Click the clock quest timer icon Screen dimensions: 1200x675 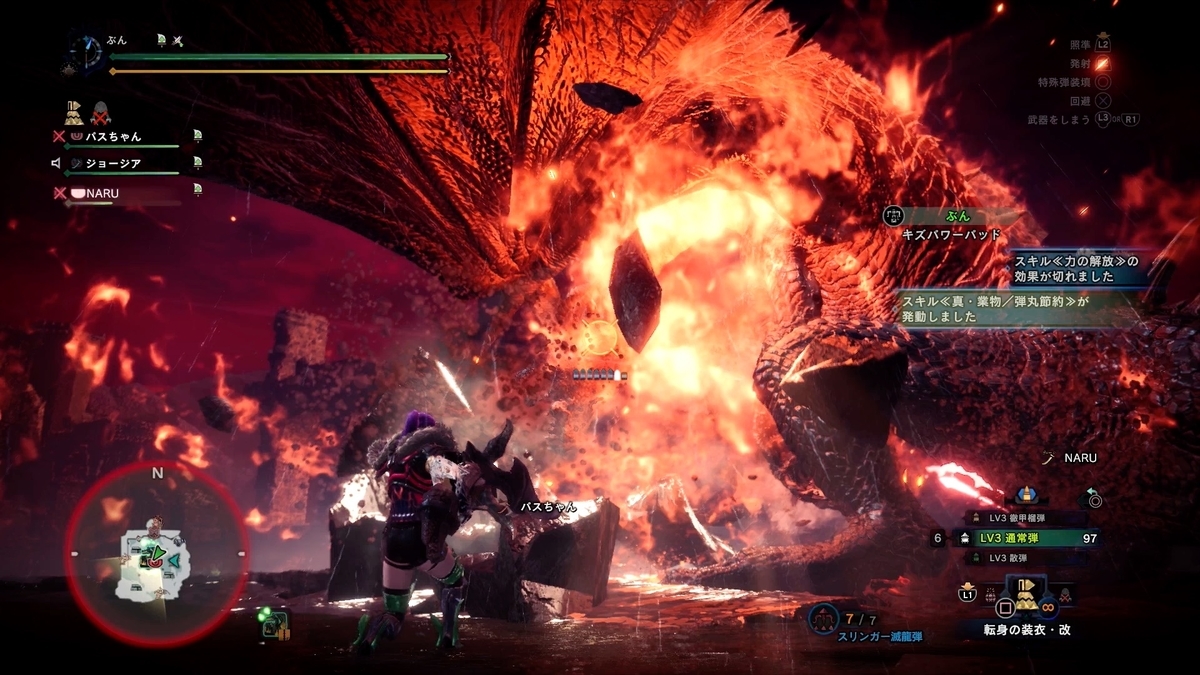[x=87, y=51]
